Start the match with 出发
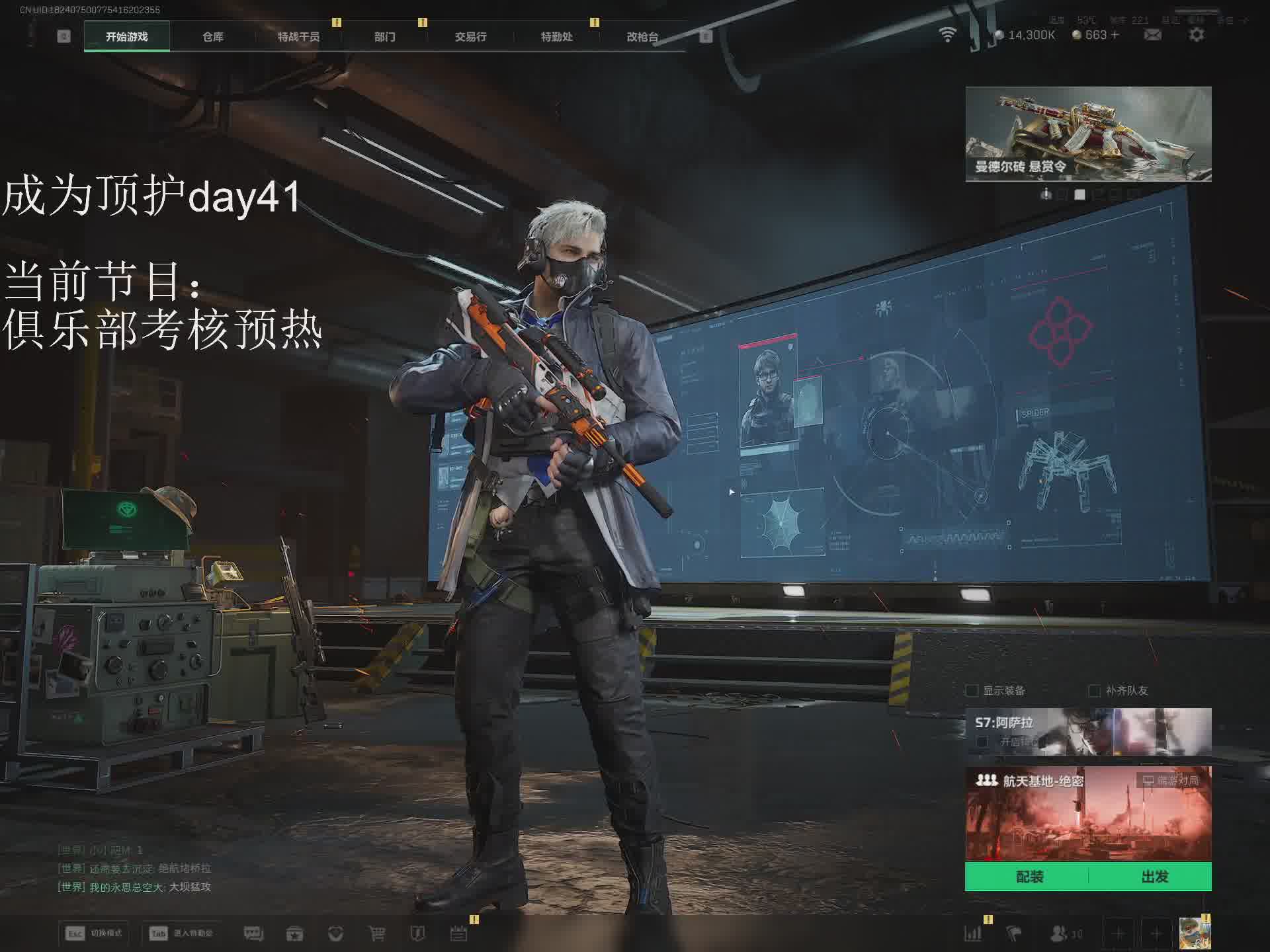 click(x=1154, y=877)
